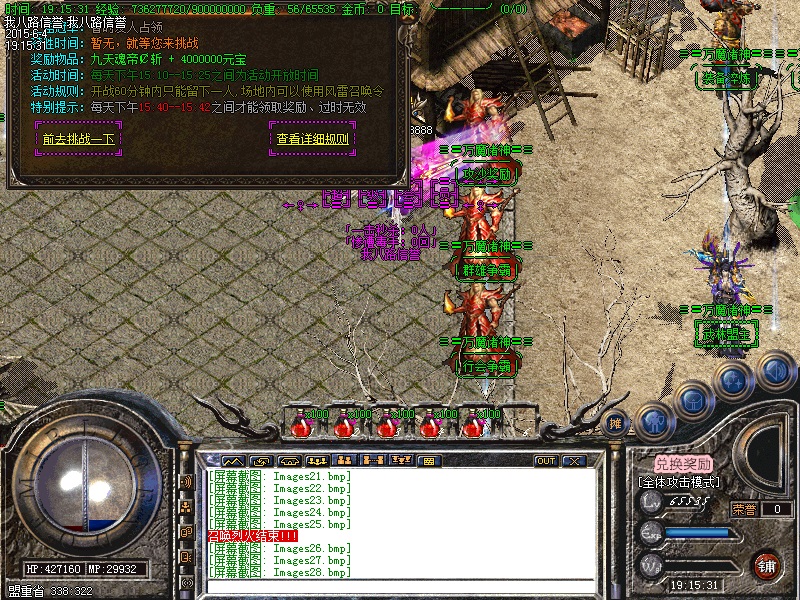Open the character equipment round button
This screenshot has width=800, height=600.
[x=651, y=418]
